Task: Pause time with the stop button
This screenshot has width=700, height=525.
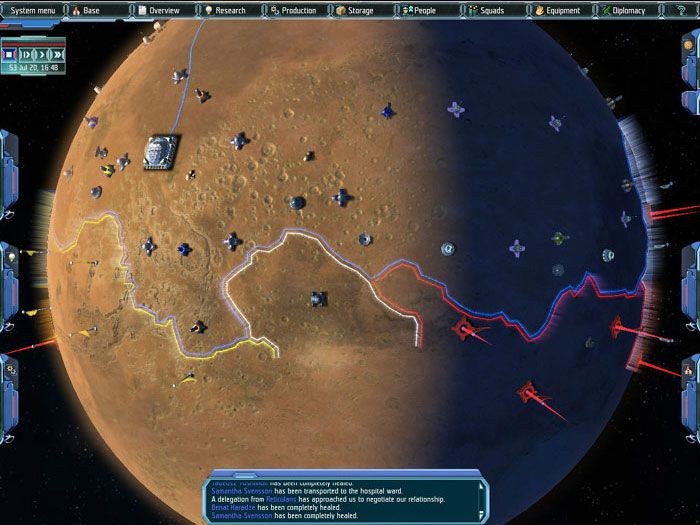Action: point(9,53)
